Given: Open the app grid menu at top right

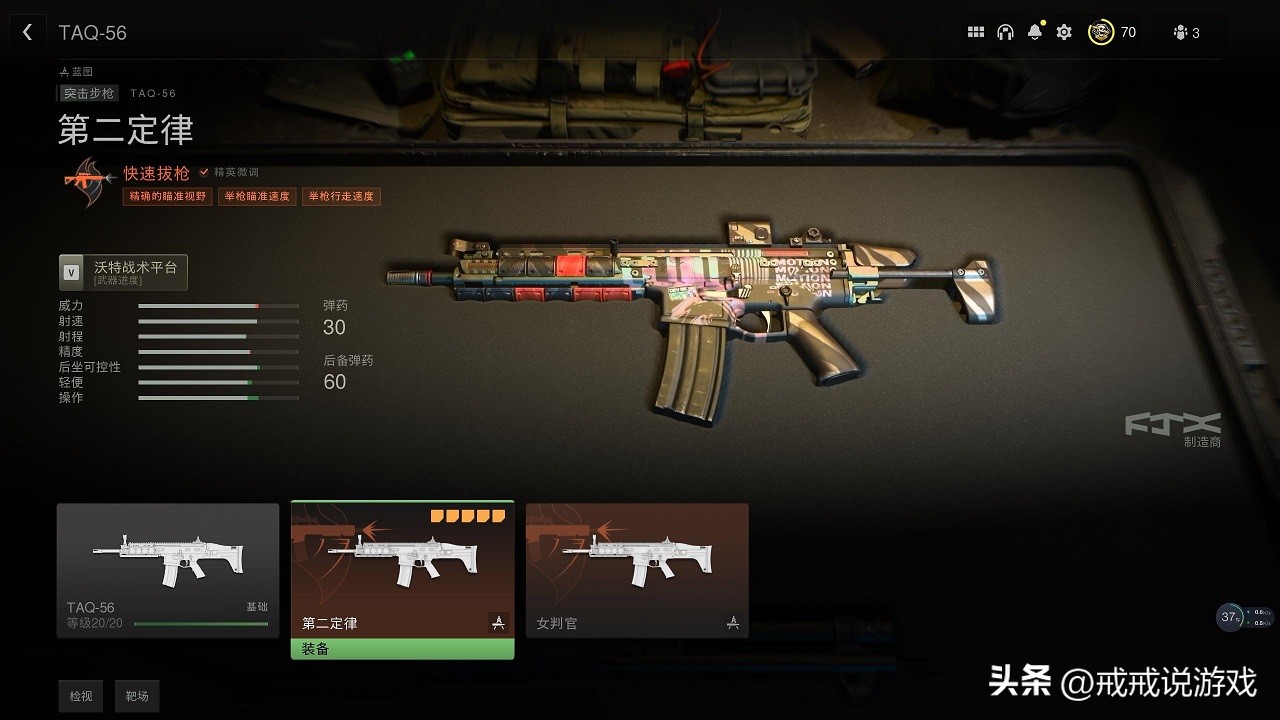Looking at the screenshot, I should [975, 32].
